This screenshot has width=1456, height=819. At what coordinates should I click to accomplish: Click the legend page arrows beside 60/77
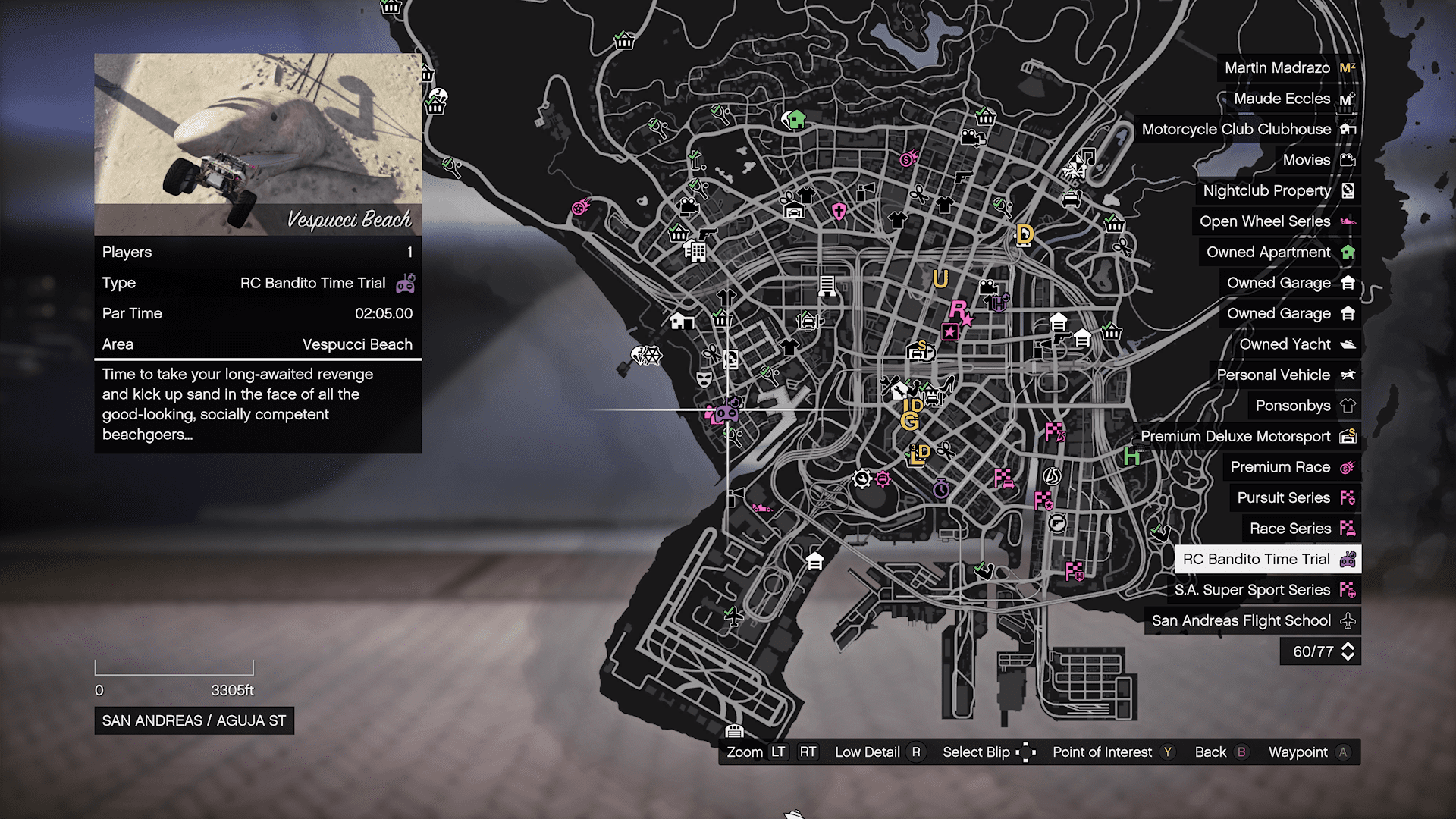click(x=1348, y=651)
